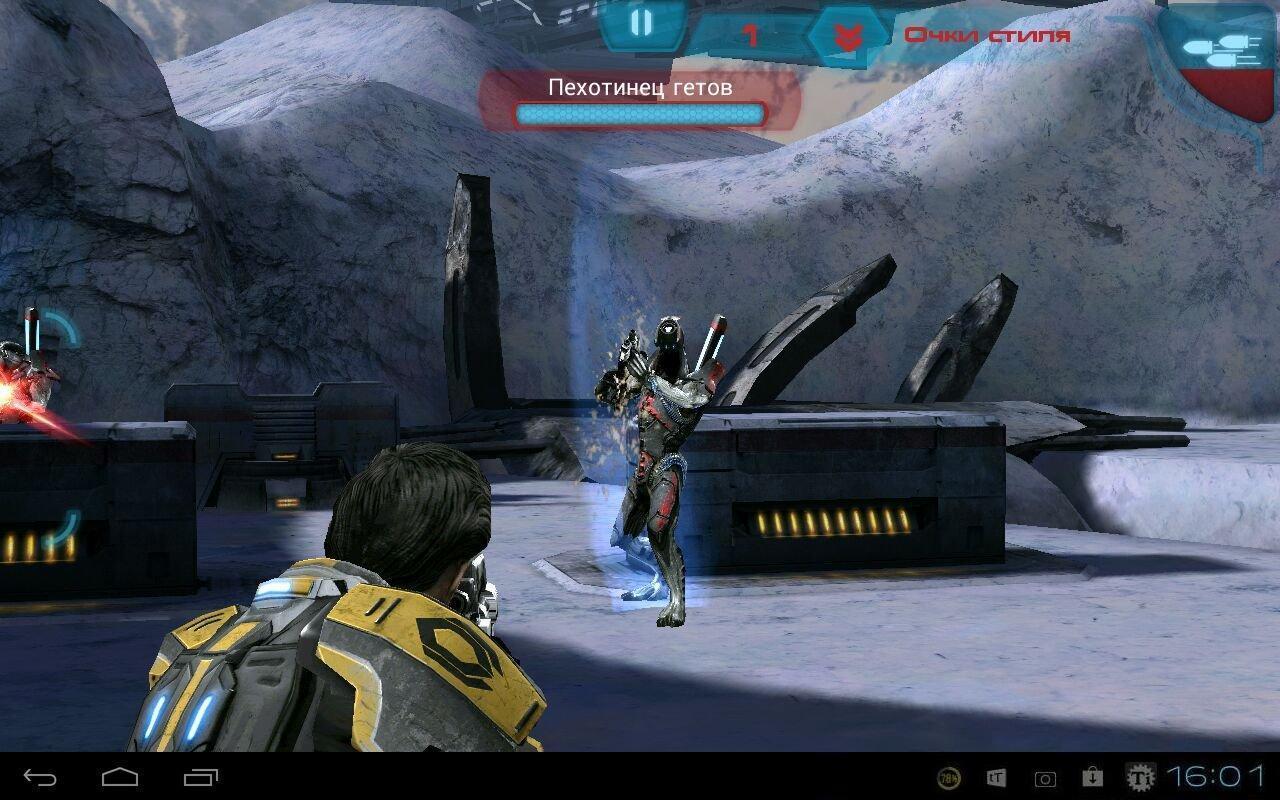Pause the game with the pause button
Screen dimensions: 1280x800
point(641,24)
